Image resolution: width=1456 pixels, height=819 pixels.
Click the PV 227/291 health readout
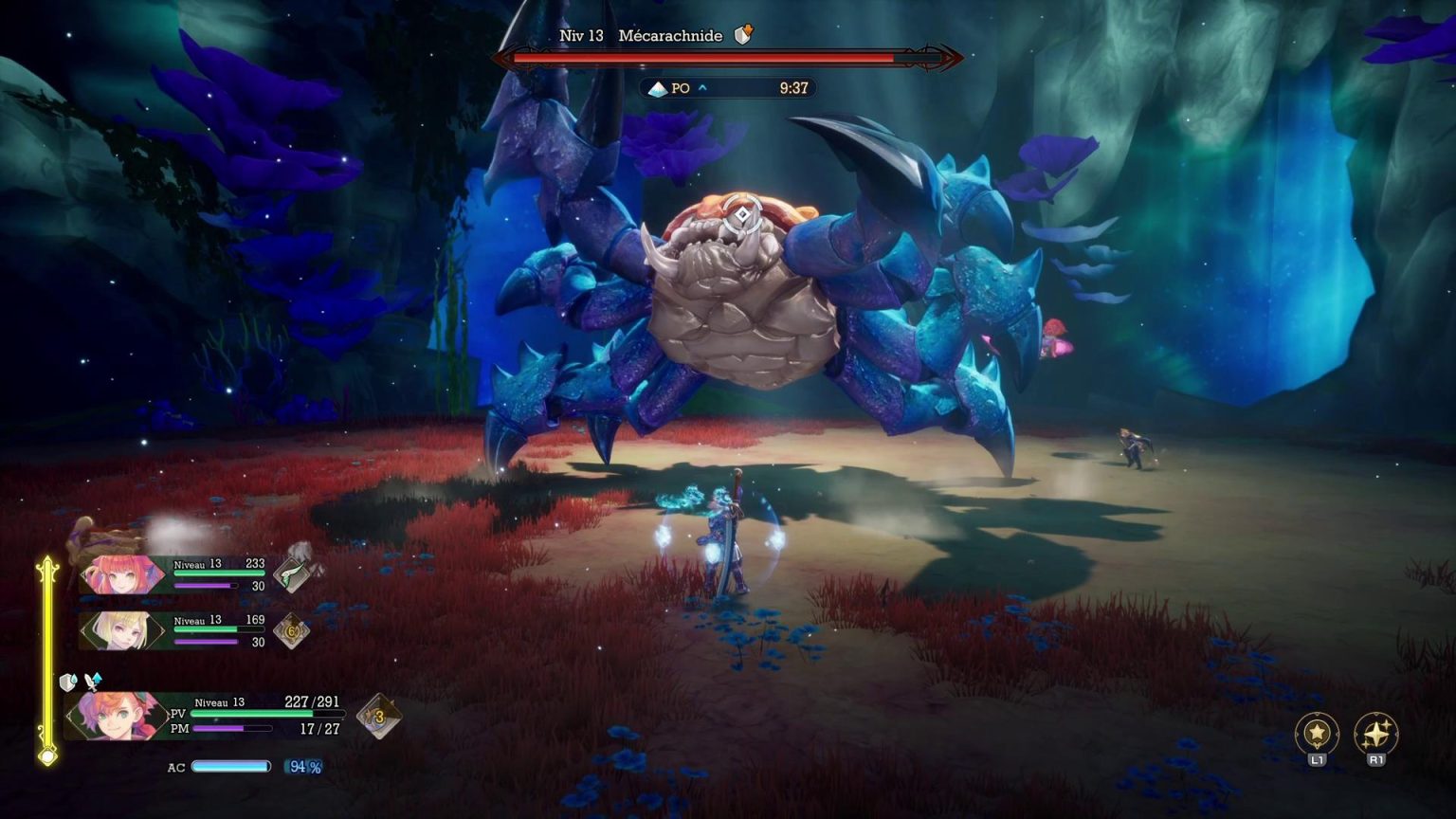pyautogui.click(x=313, y=701)
